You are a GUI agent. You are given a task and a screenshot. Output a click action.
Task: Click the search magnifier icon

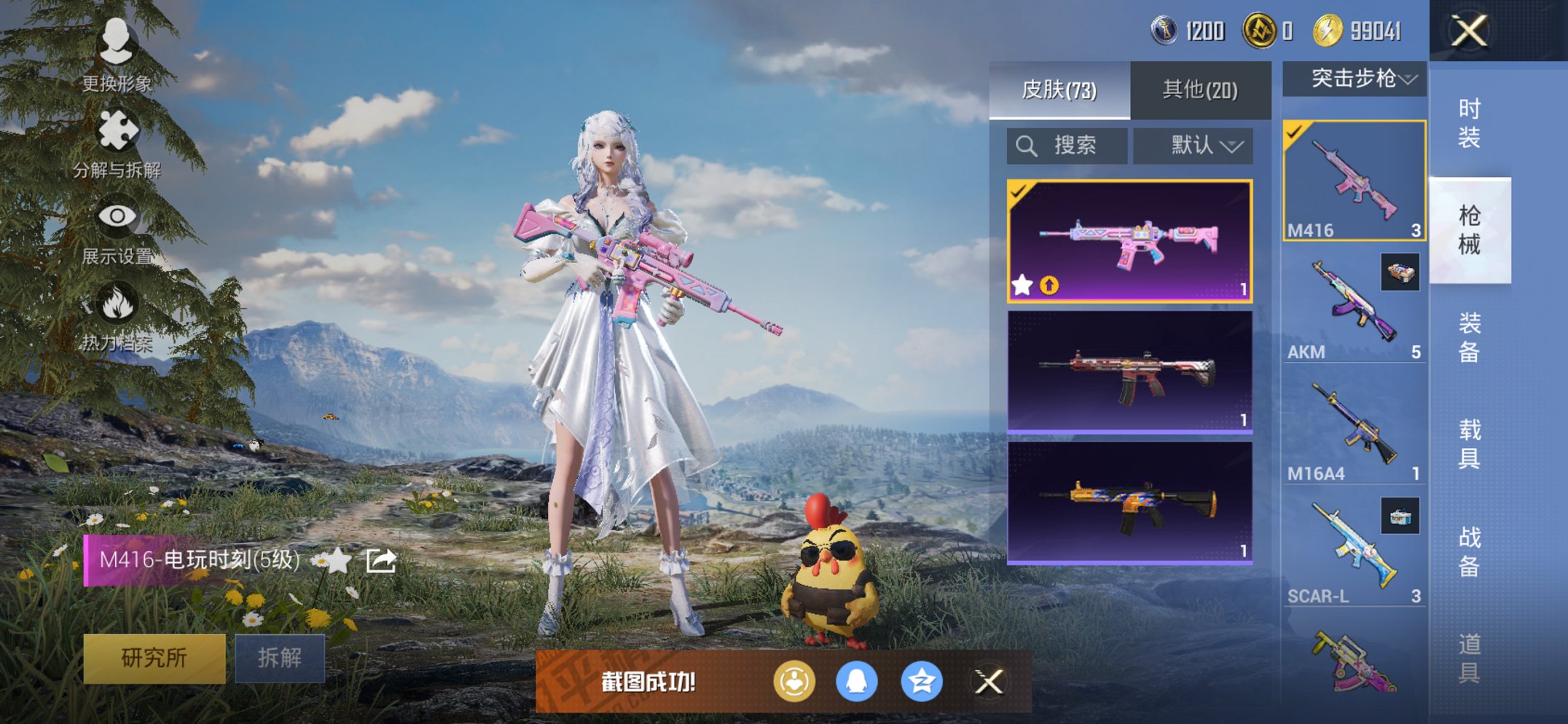1027,145
